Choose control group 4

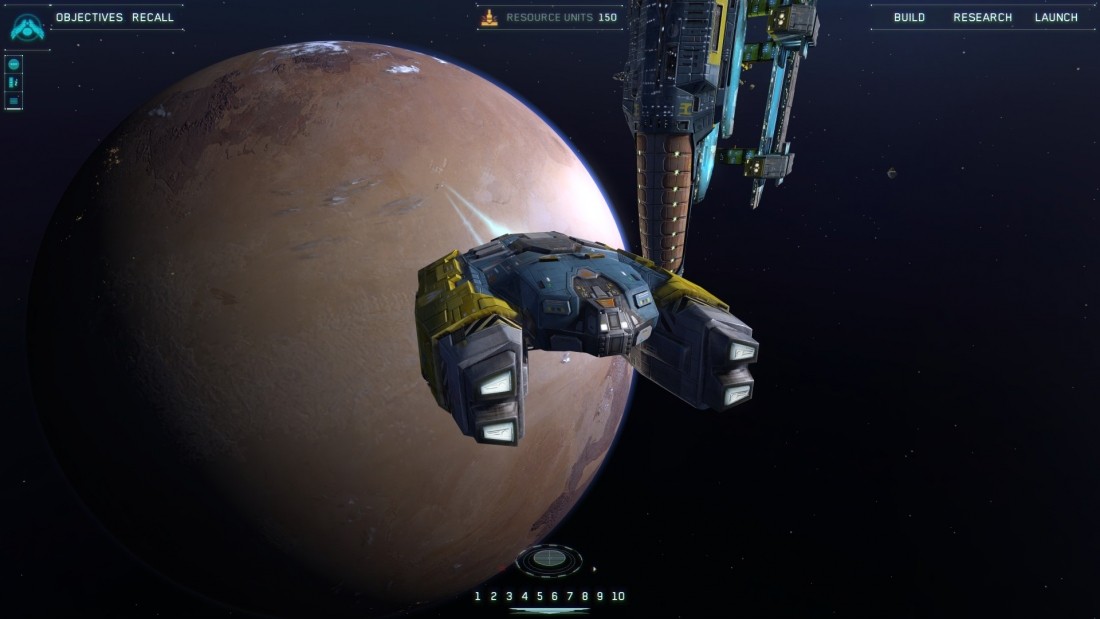524,596
